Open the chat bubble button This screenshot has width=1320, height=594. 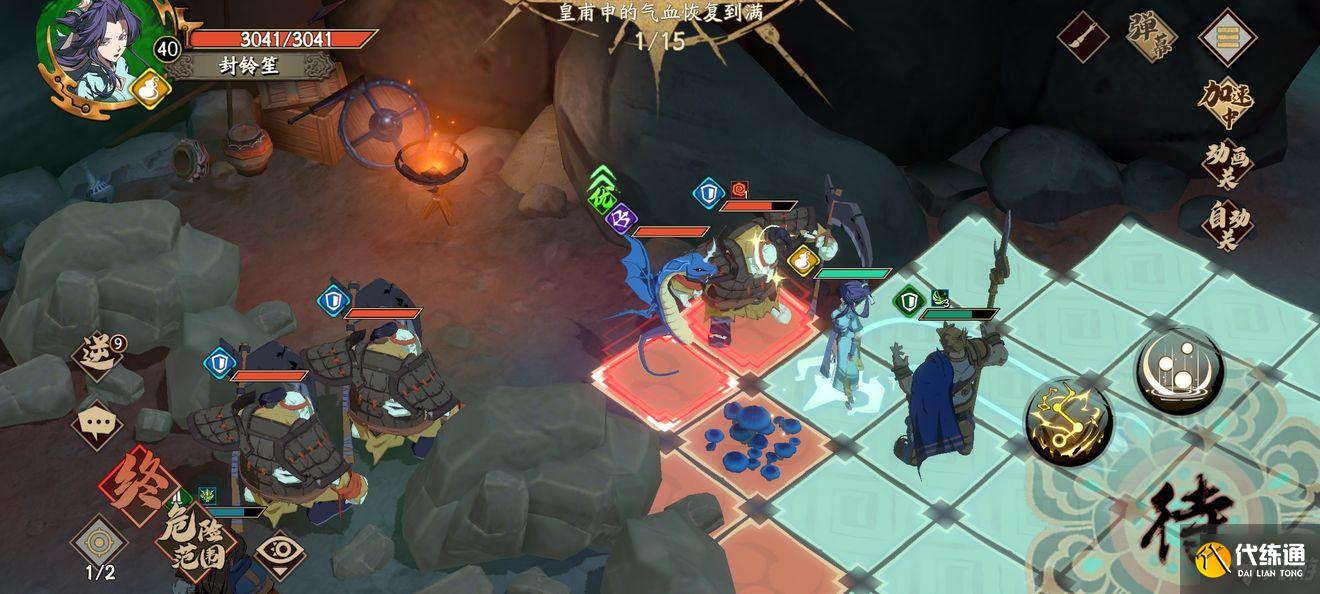click(x=97, y=424)
